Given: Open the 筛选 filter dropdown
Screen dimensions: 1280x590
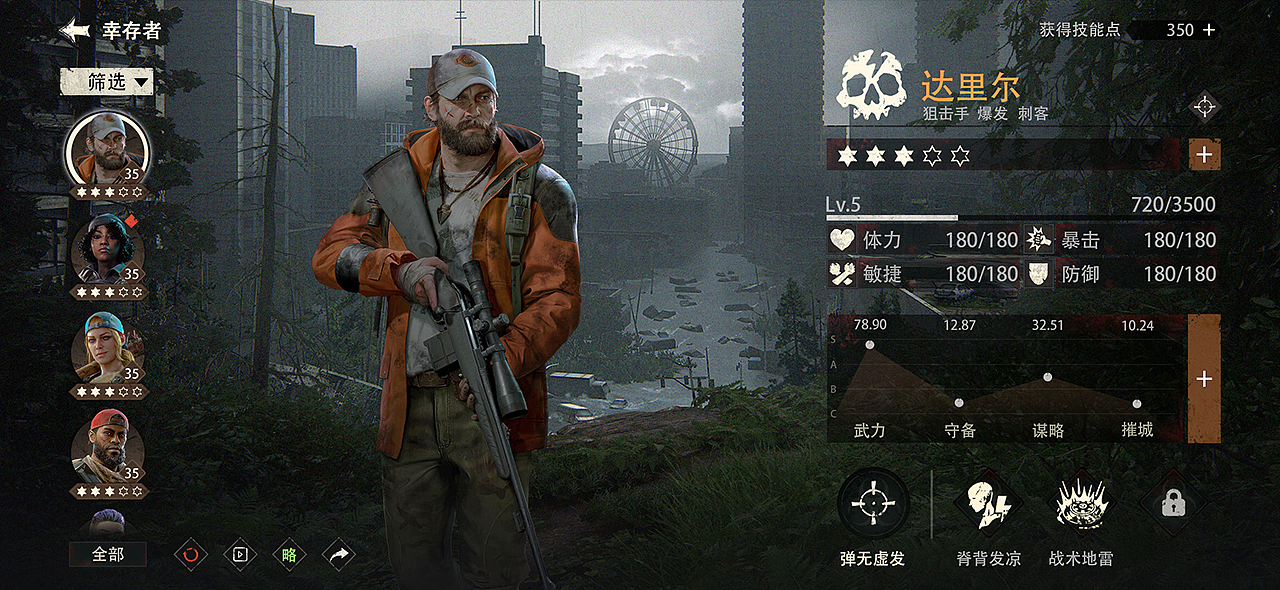Looking at the screenshot, I should pos(107,82).
